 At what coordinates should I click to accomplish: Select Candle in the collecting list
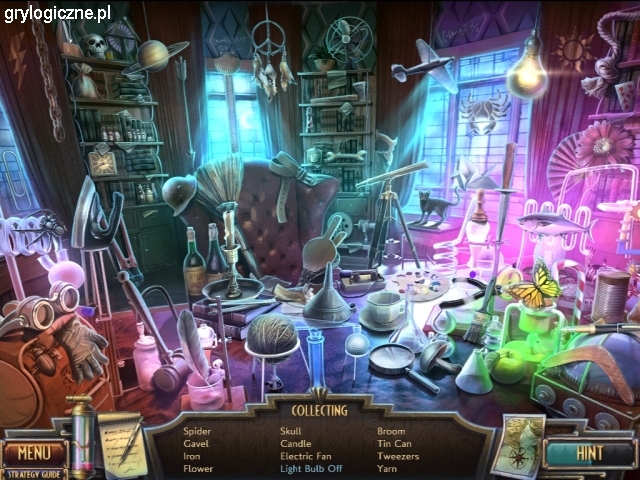click(295, 444)
